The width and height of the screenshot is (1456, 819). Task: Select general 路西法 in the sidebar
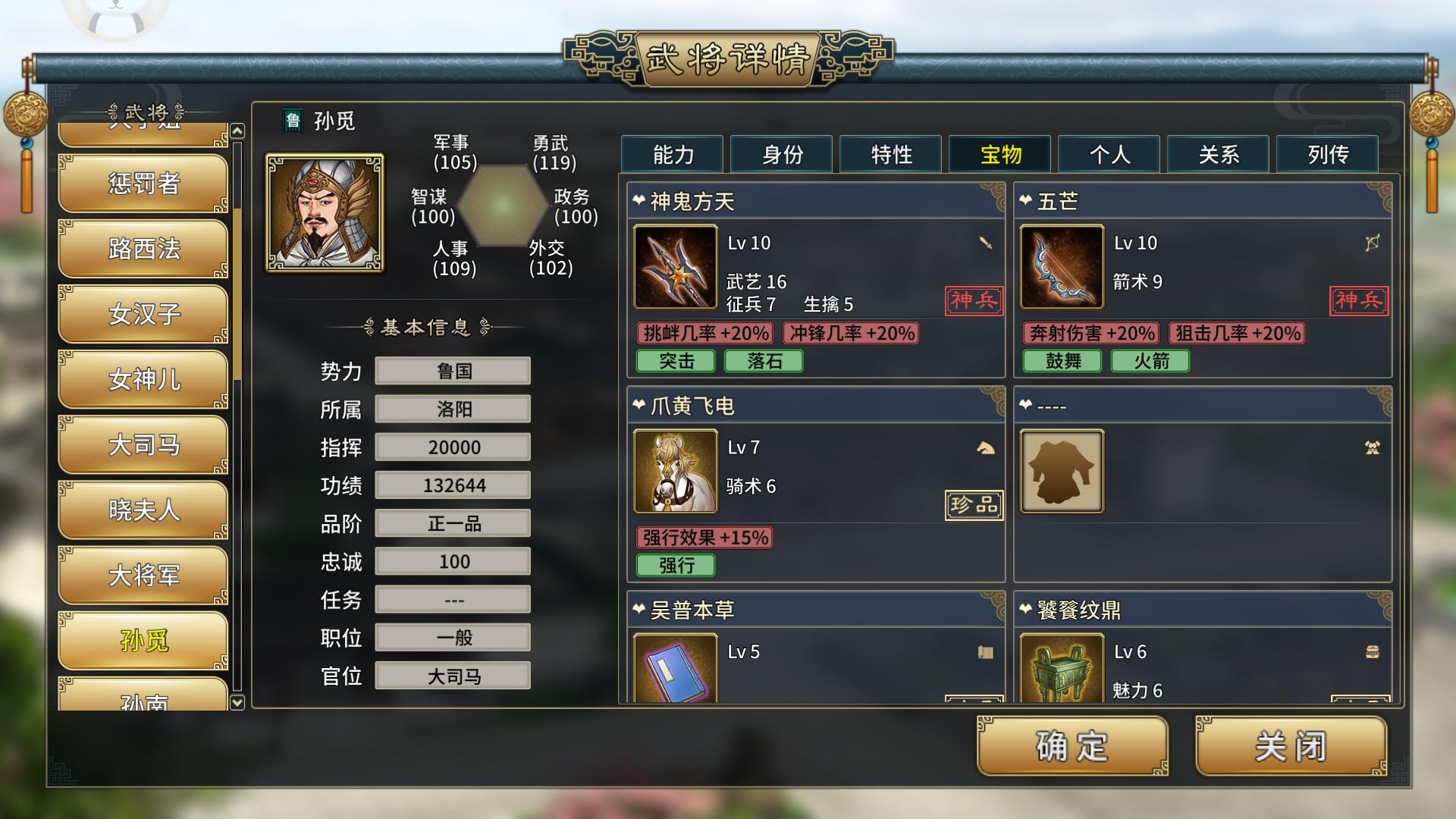(142, 248)
